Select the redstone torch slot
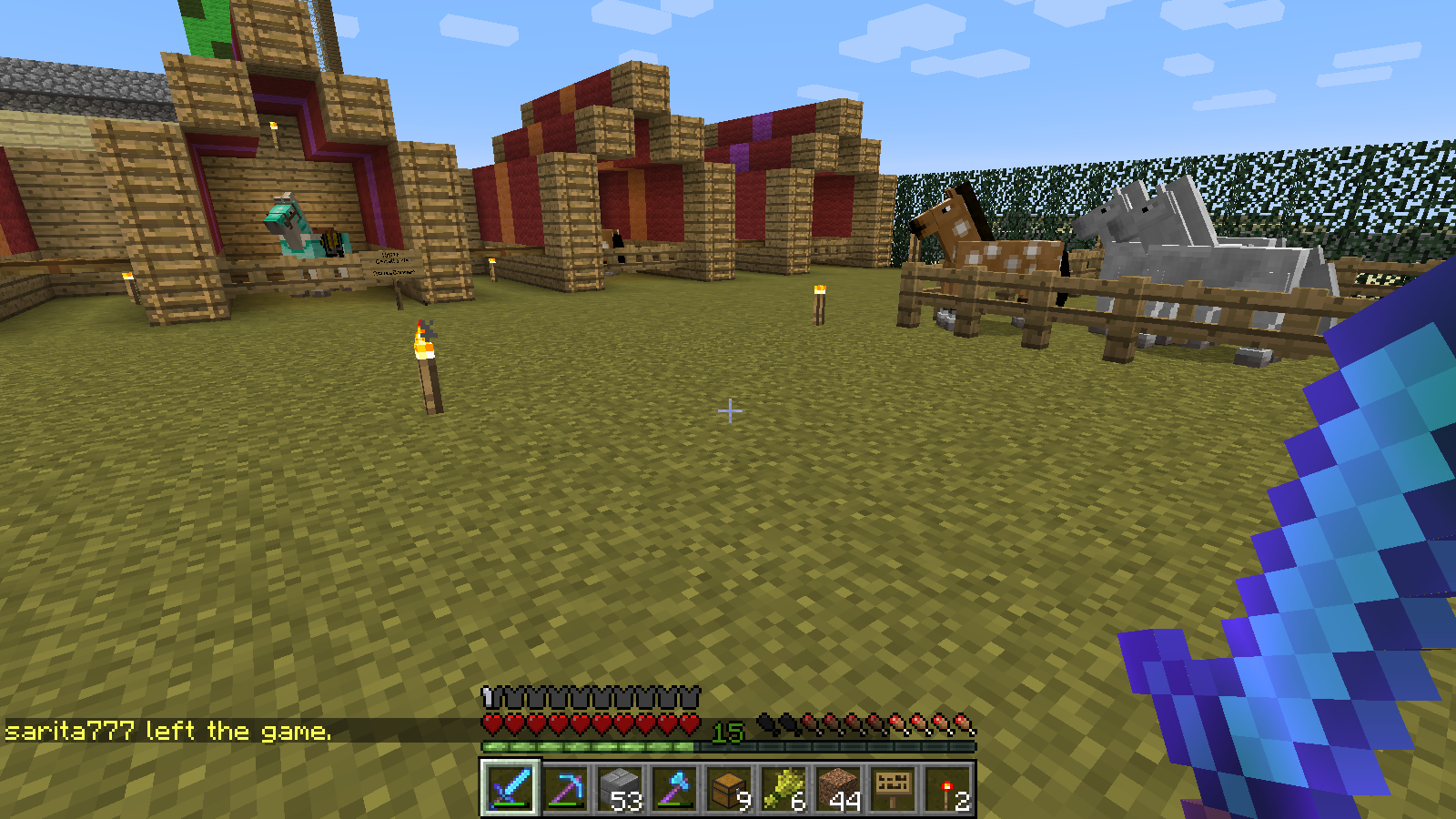Screen dimensions: 1456x819 tap(947, 788)
